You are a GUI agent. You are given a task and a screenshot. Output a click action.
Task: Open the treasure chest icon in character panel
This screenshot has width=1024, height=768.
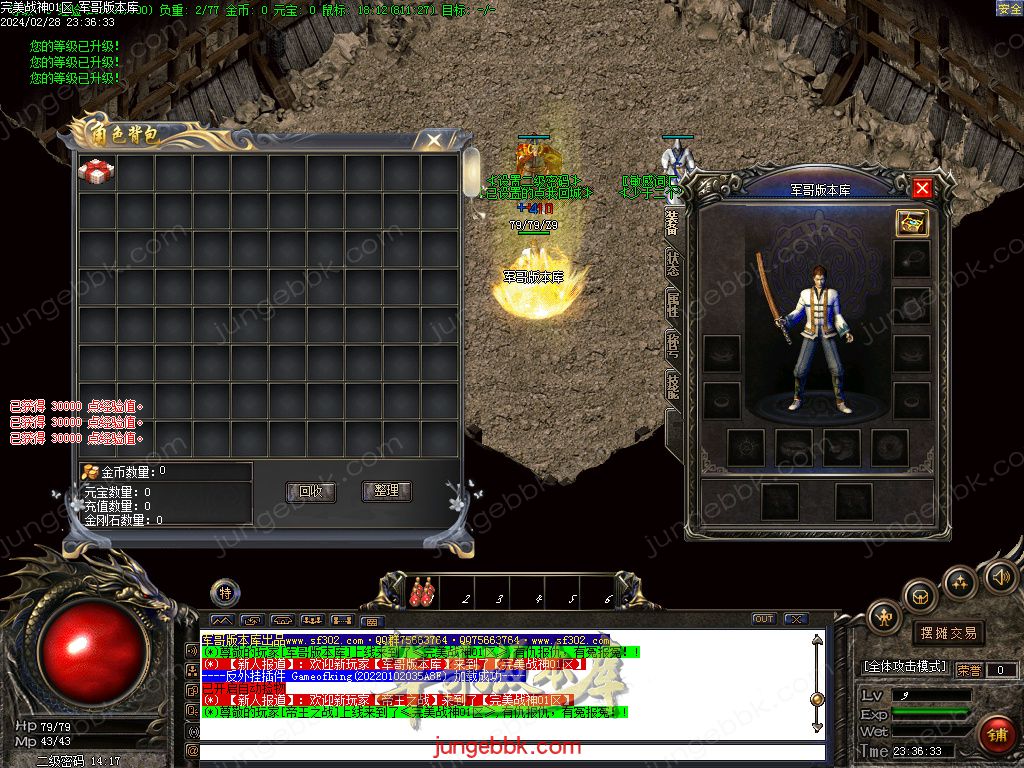tap(911, 222)
